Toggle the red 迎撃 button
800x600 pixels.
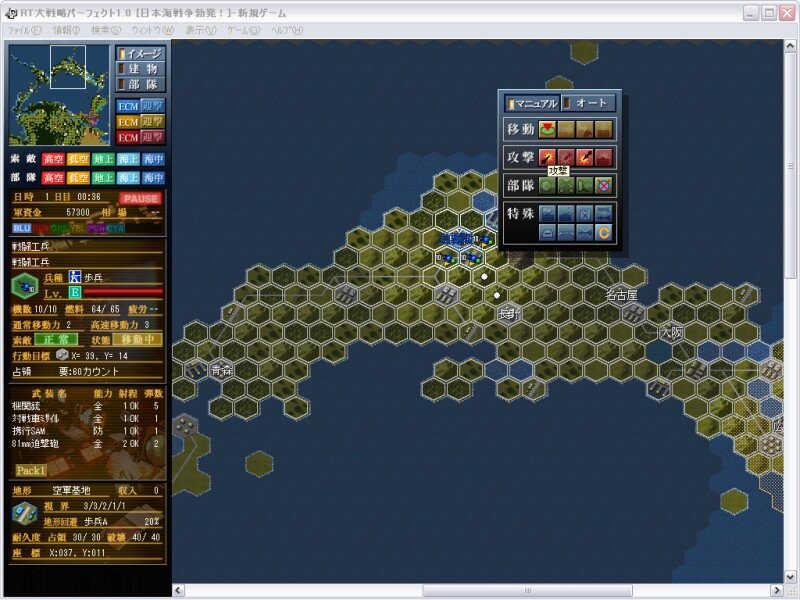pos(152,137)
